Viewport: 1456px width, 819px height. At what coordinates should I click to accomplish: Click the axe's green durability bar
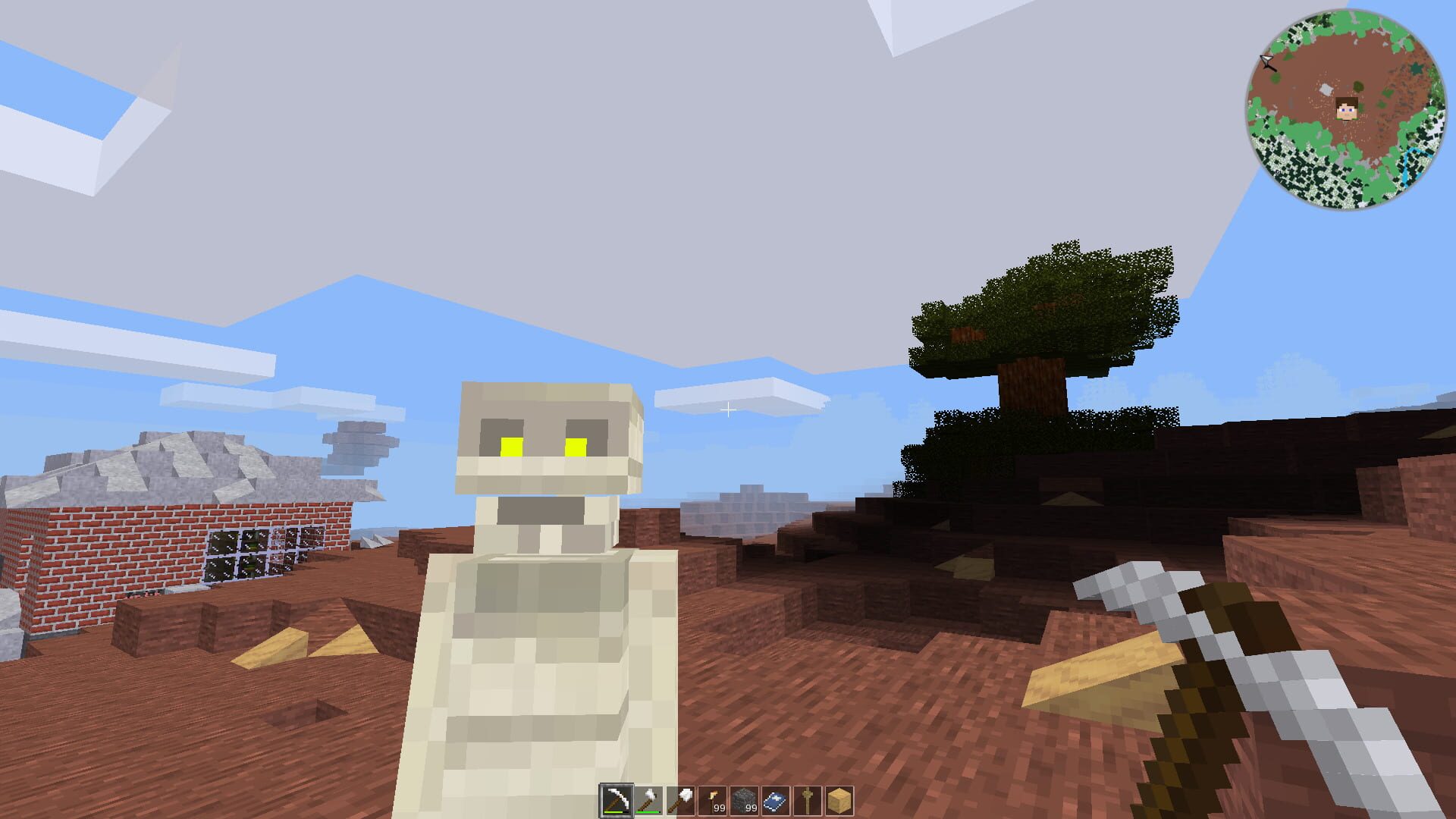(x=647, y=813)
